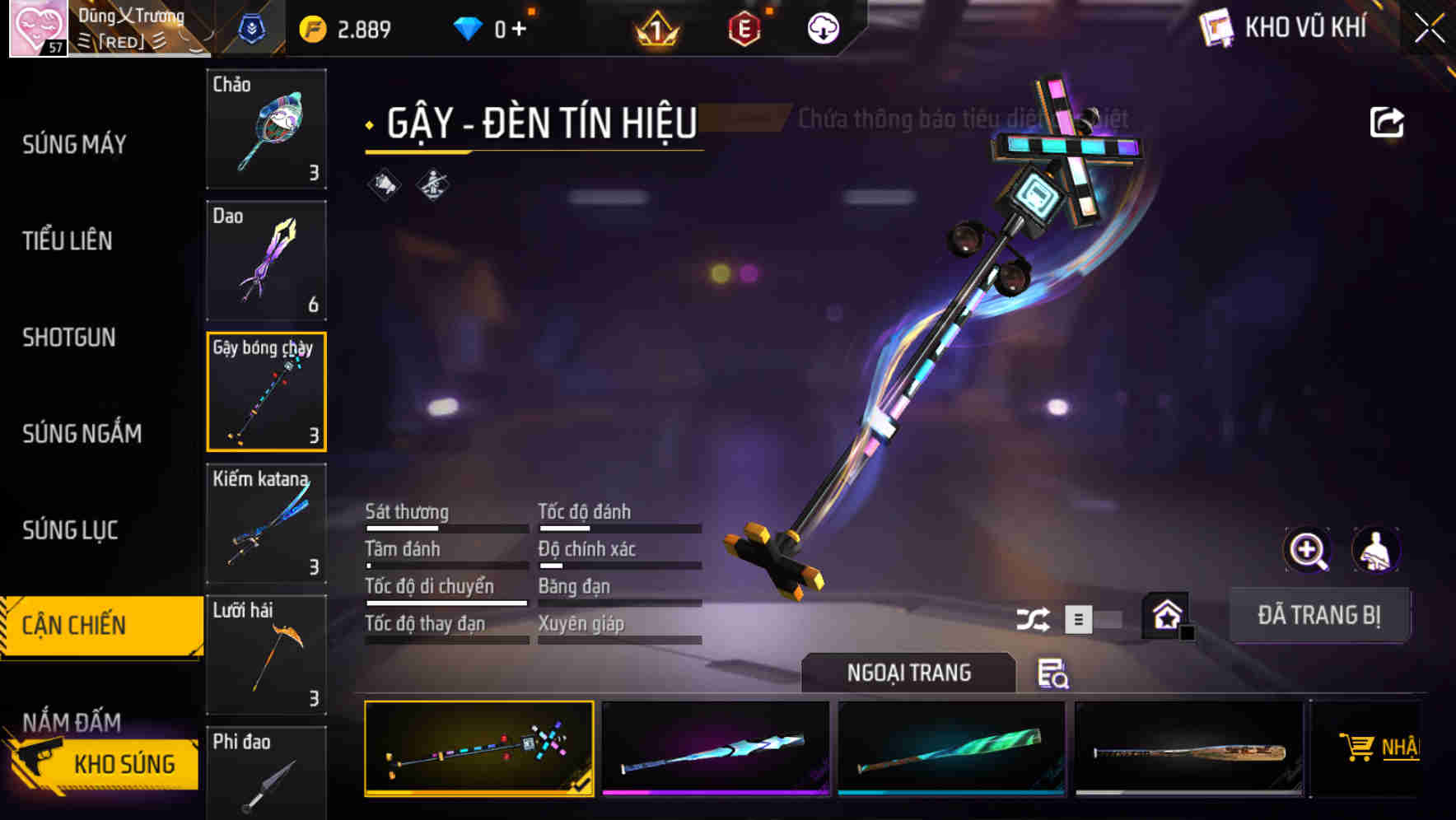Choose the green striped bat skin
Screen dimensions: 1456x820
click(x=951, y=748)
